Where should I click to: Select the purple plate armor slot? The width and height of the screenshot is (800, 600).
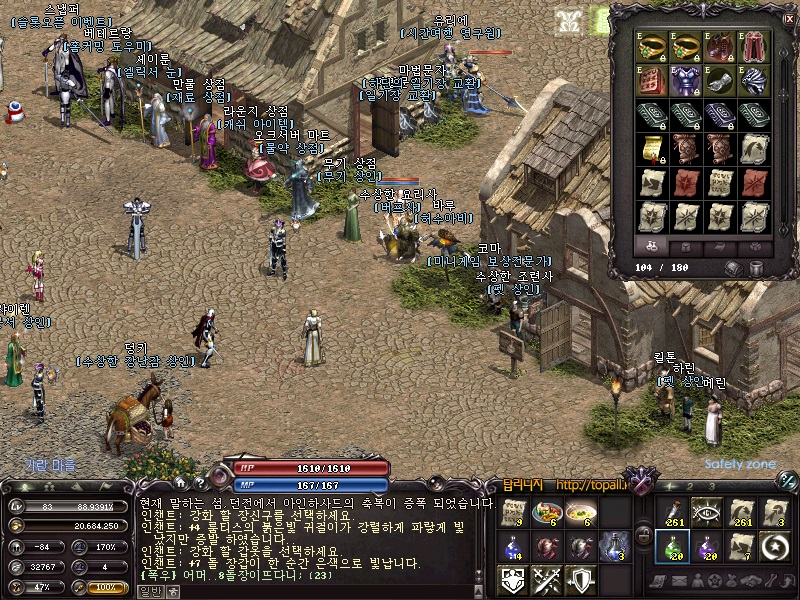tap(685, 80)
